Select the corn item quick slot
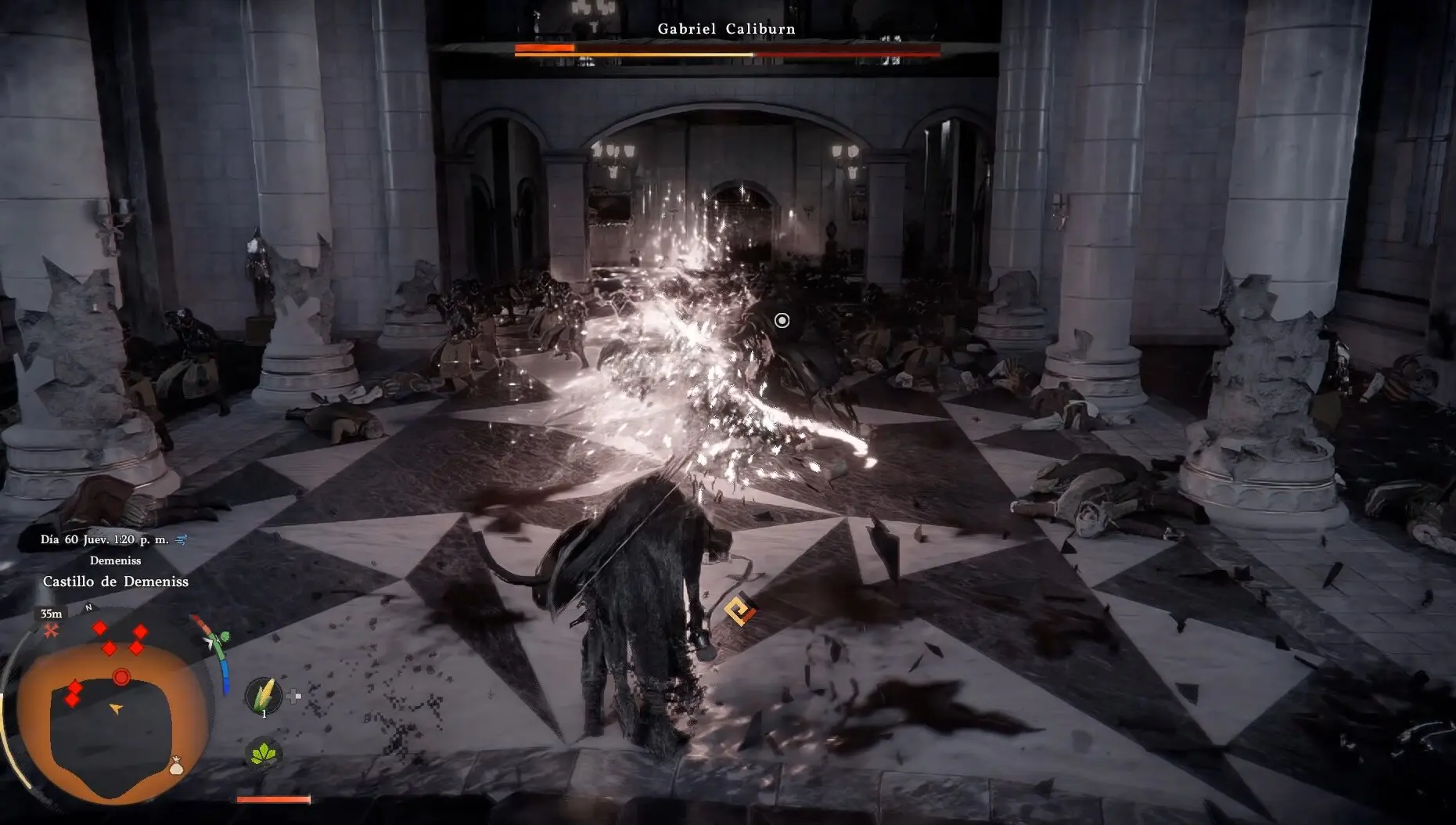 tap(264, 695)
